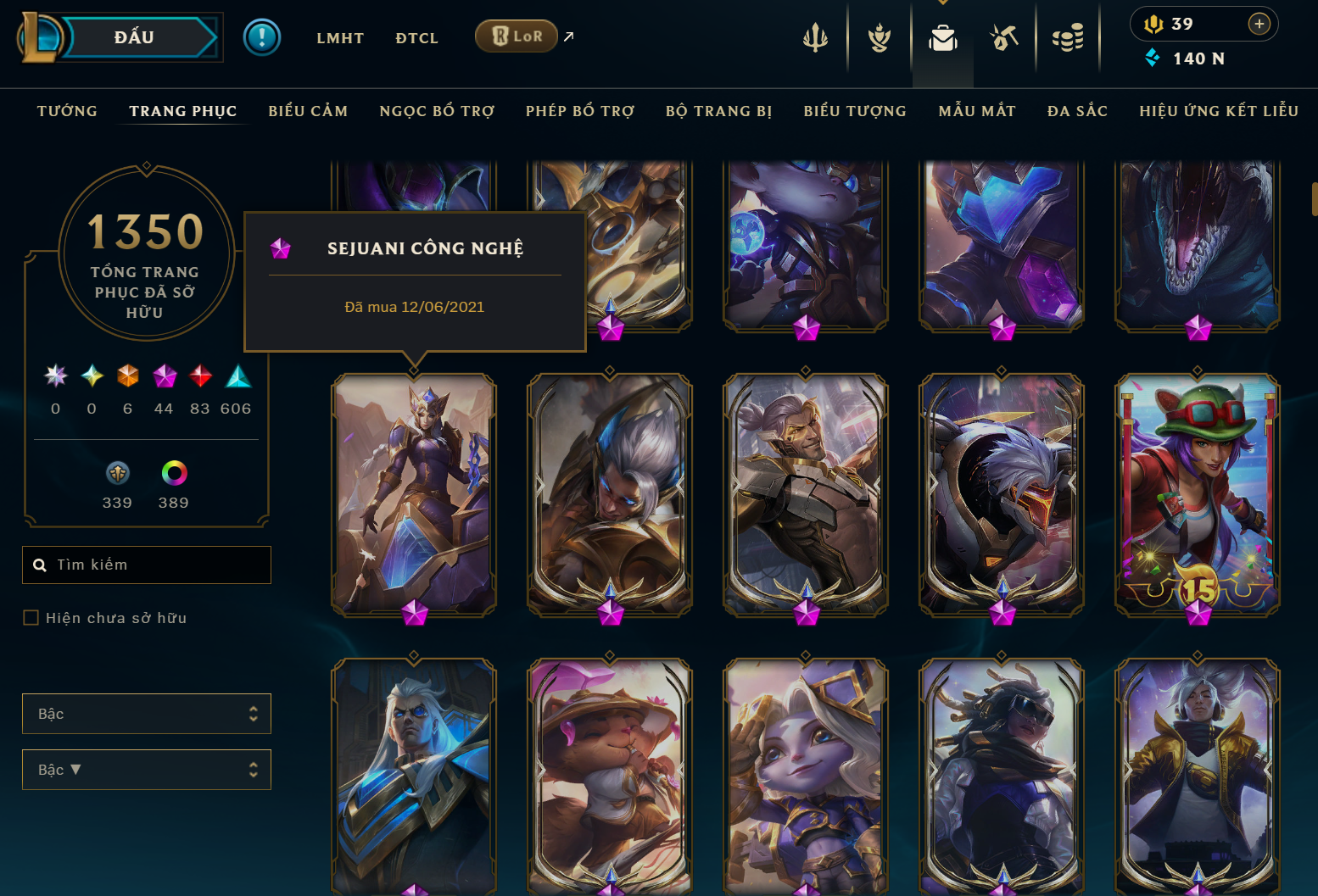Expand the LoR link arrow
This screenshot has width=1318, height=896.
click(567, 36)
